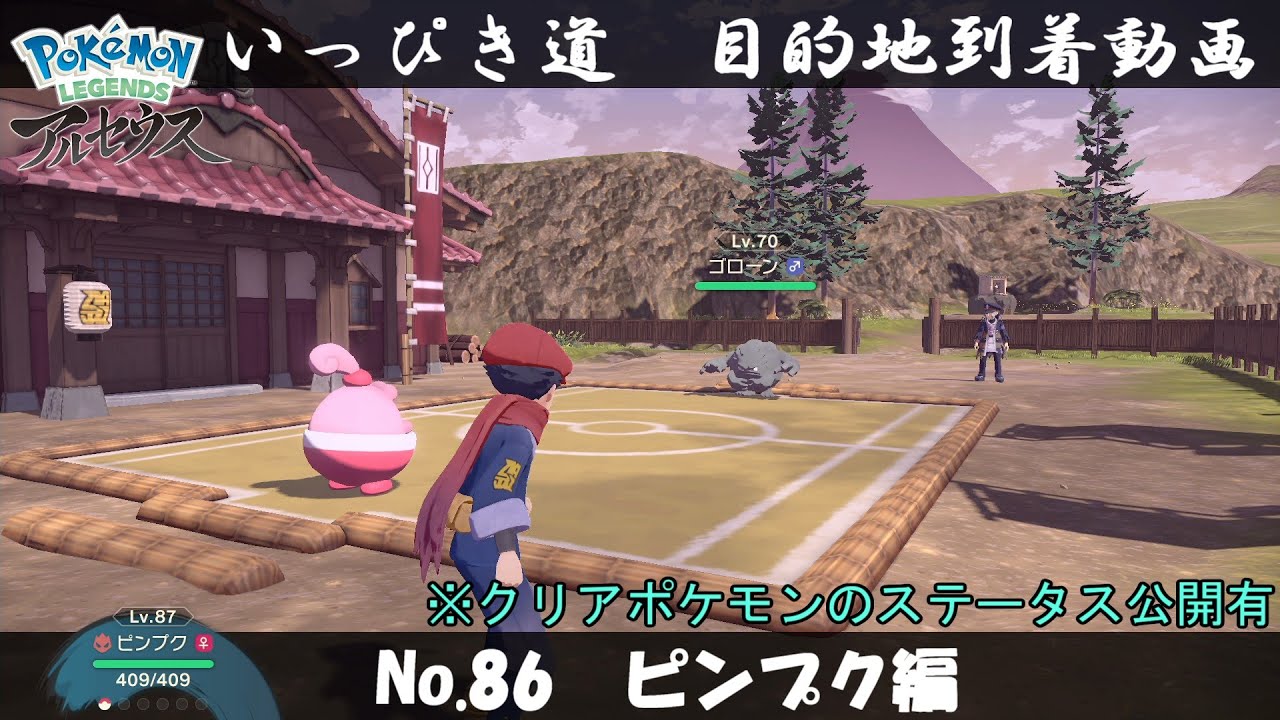1280x720 pixels.
Task: Toggle the third party slot circle
Action: pos(142,704)
